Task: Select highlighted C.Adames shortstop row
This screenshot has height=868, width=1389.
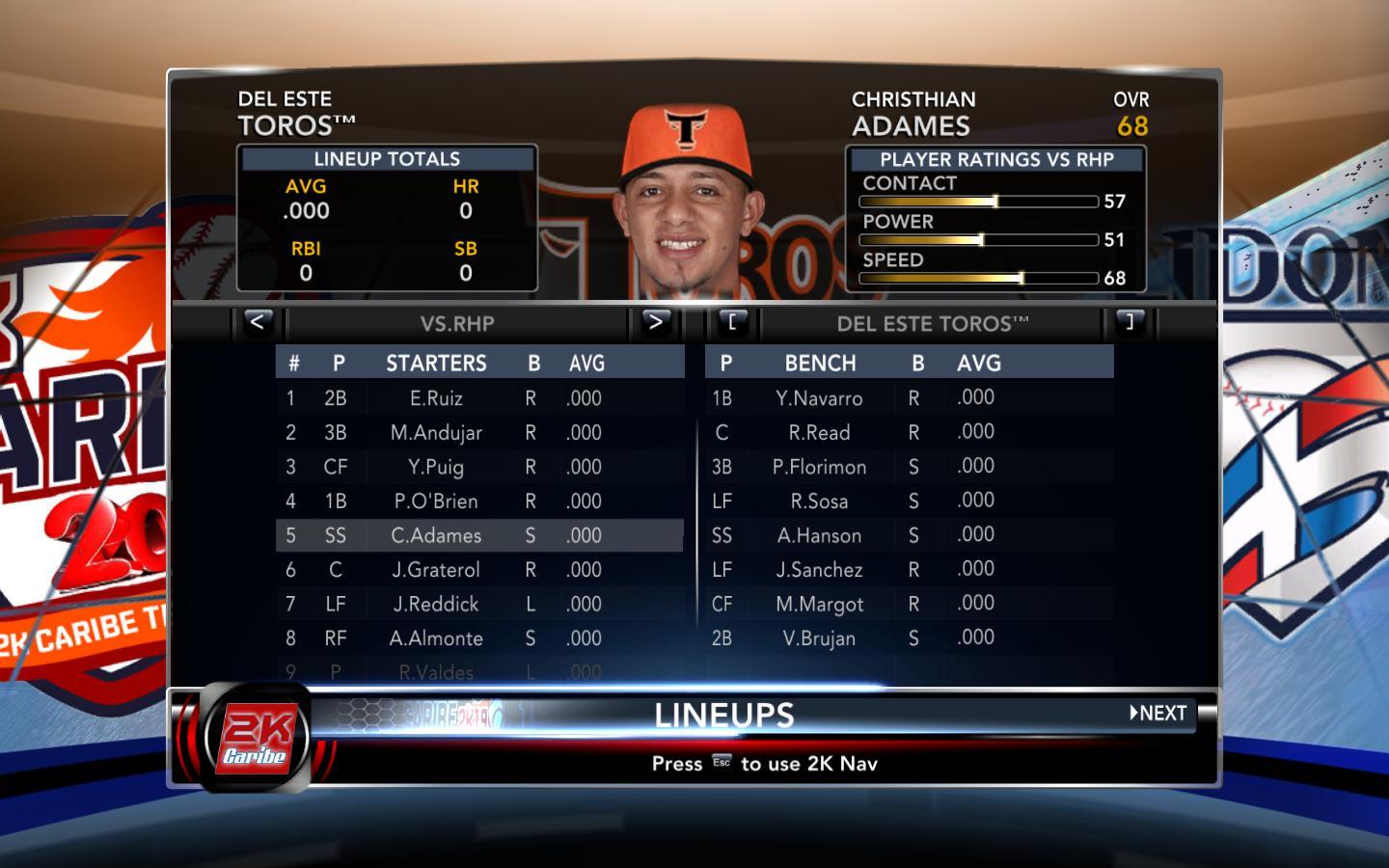Action: 436,535
